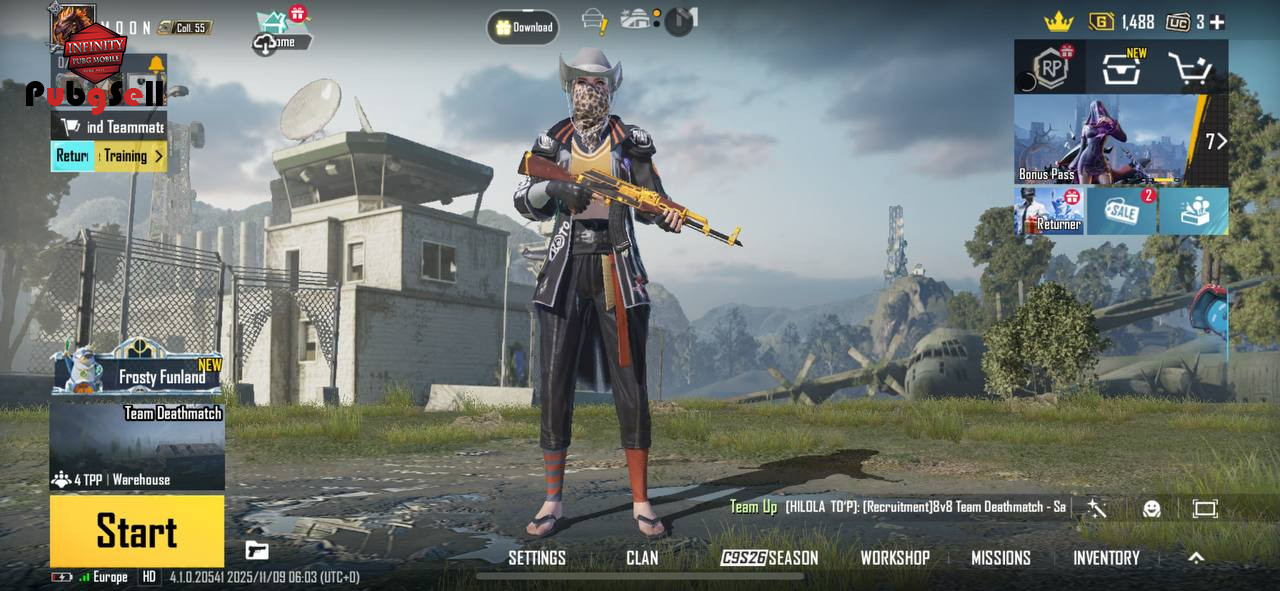The width and height of the screenshot is (1280, 591).
Task: Open the Missions menu
Action: pos(1001,558)
